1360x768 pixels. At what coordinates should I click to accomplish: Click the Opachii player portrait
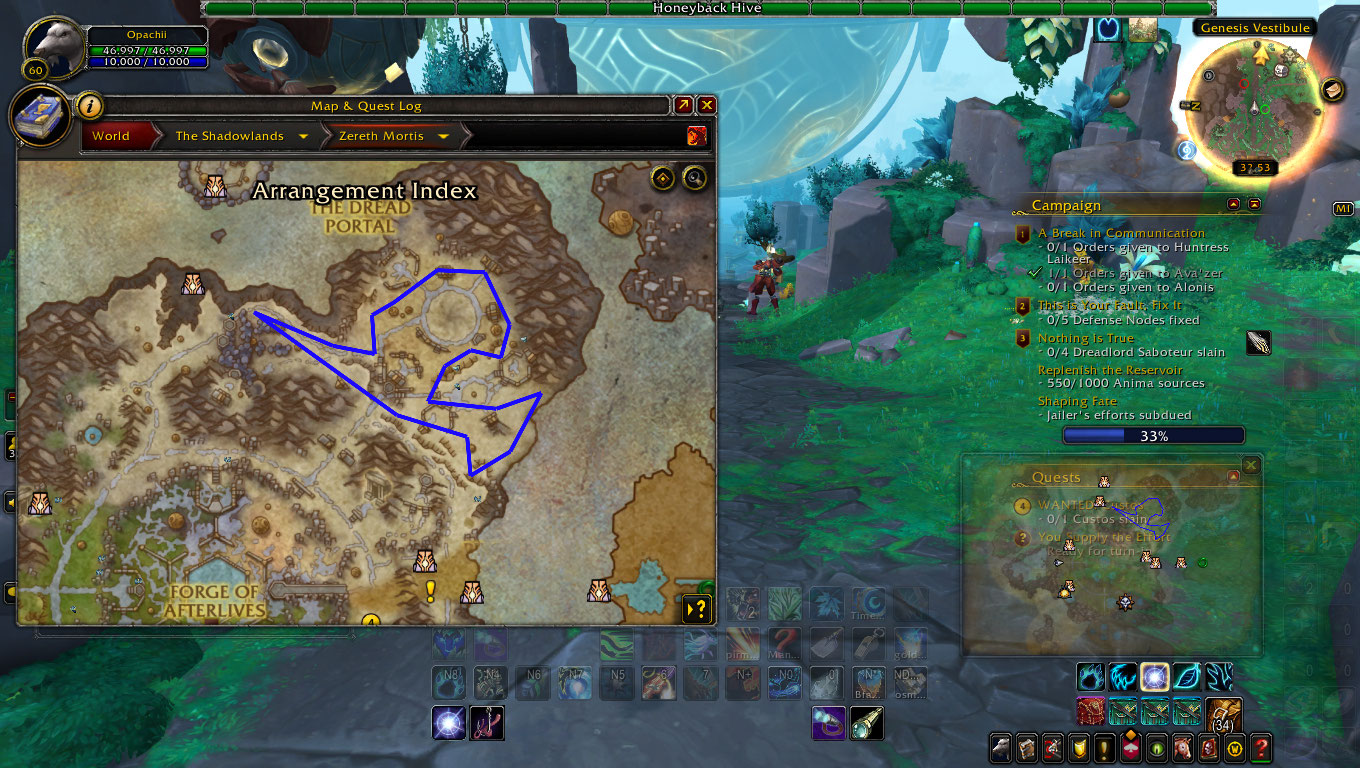(55, 46)
